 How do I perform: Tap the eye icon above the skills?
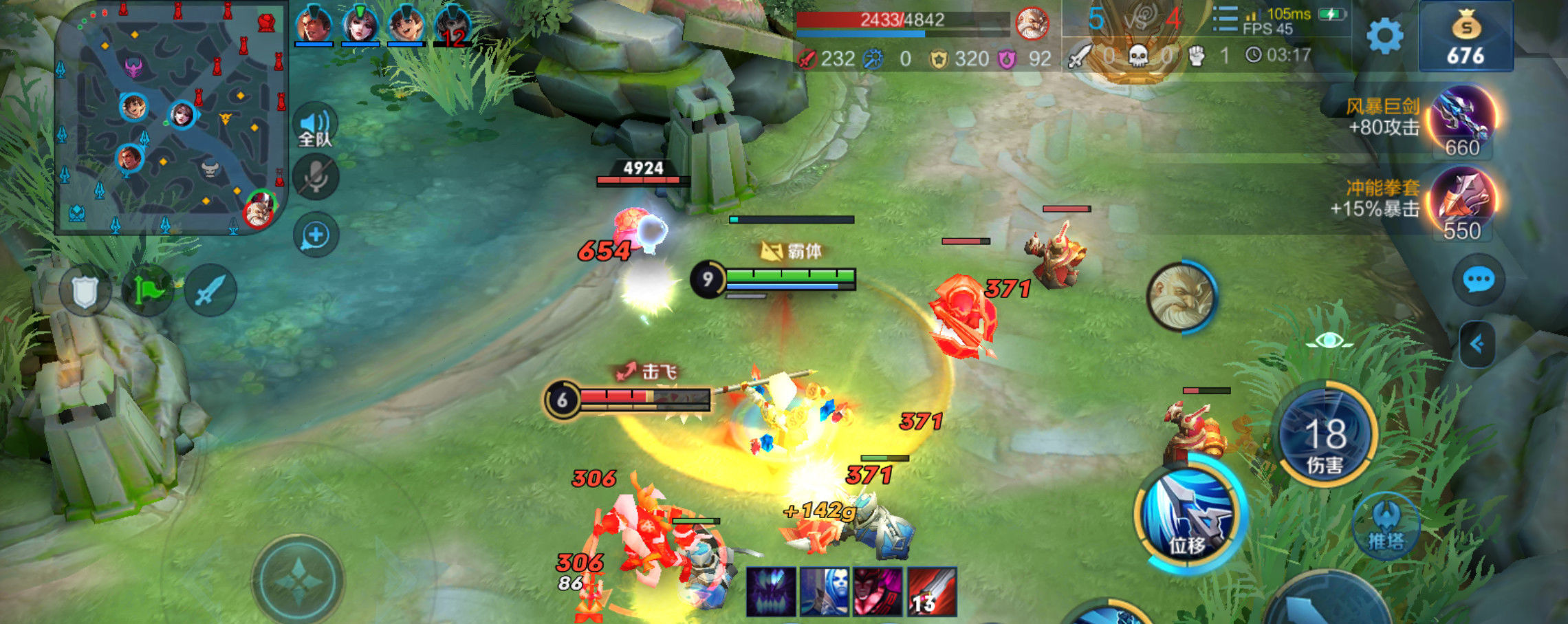pyautogui.click(x=1329, y=341)
